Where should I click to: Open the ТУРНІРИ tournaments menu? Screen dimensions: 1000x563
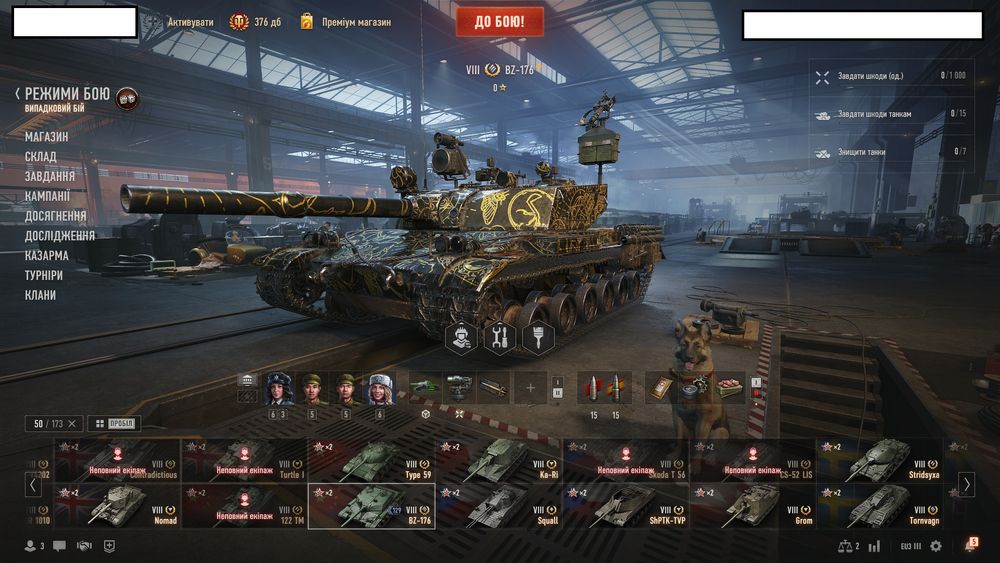pos(44,275)
